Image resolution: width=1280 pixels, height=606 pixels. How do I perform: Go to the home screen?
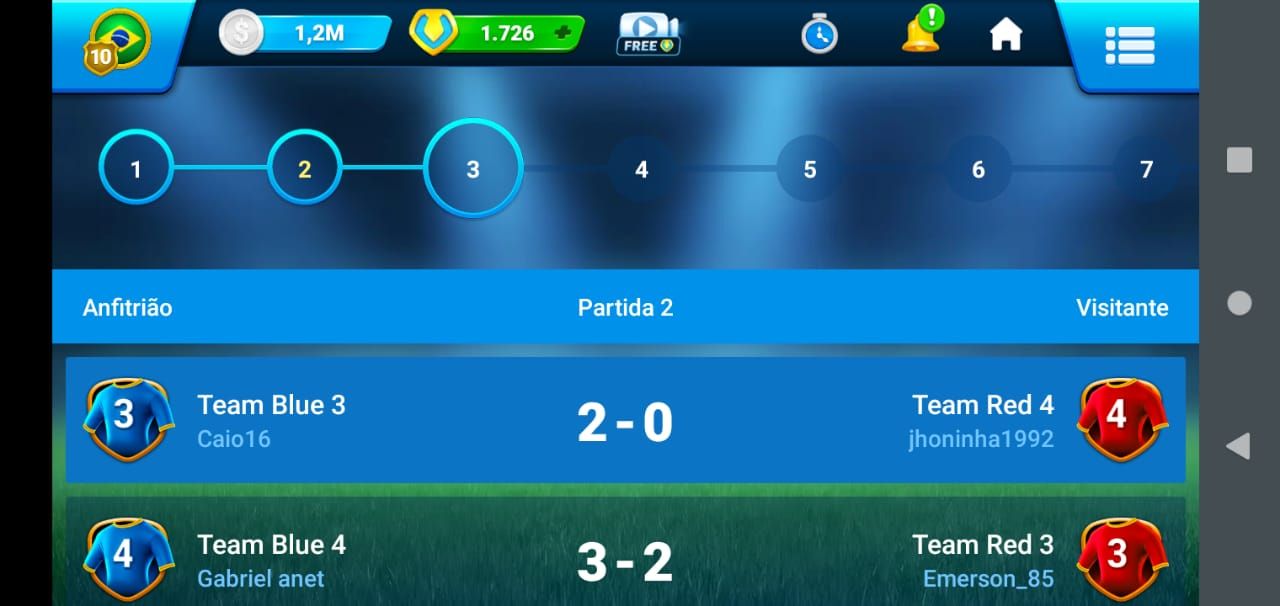pyautogui.click(x=1006, y=35)
